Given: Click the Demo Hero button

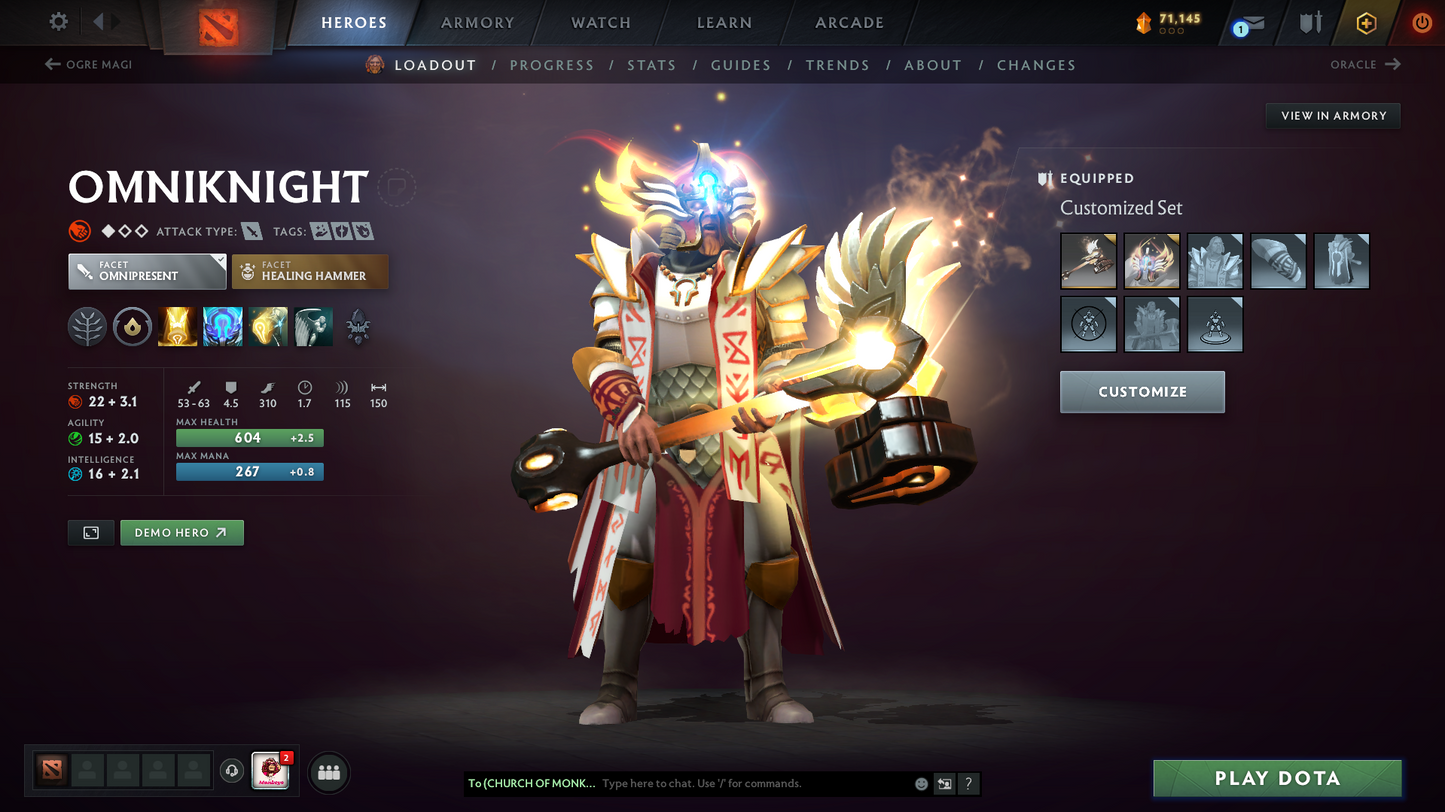Looking at the screenshot, I should 182,532.
